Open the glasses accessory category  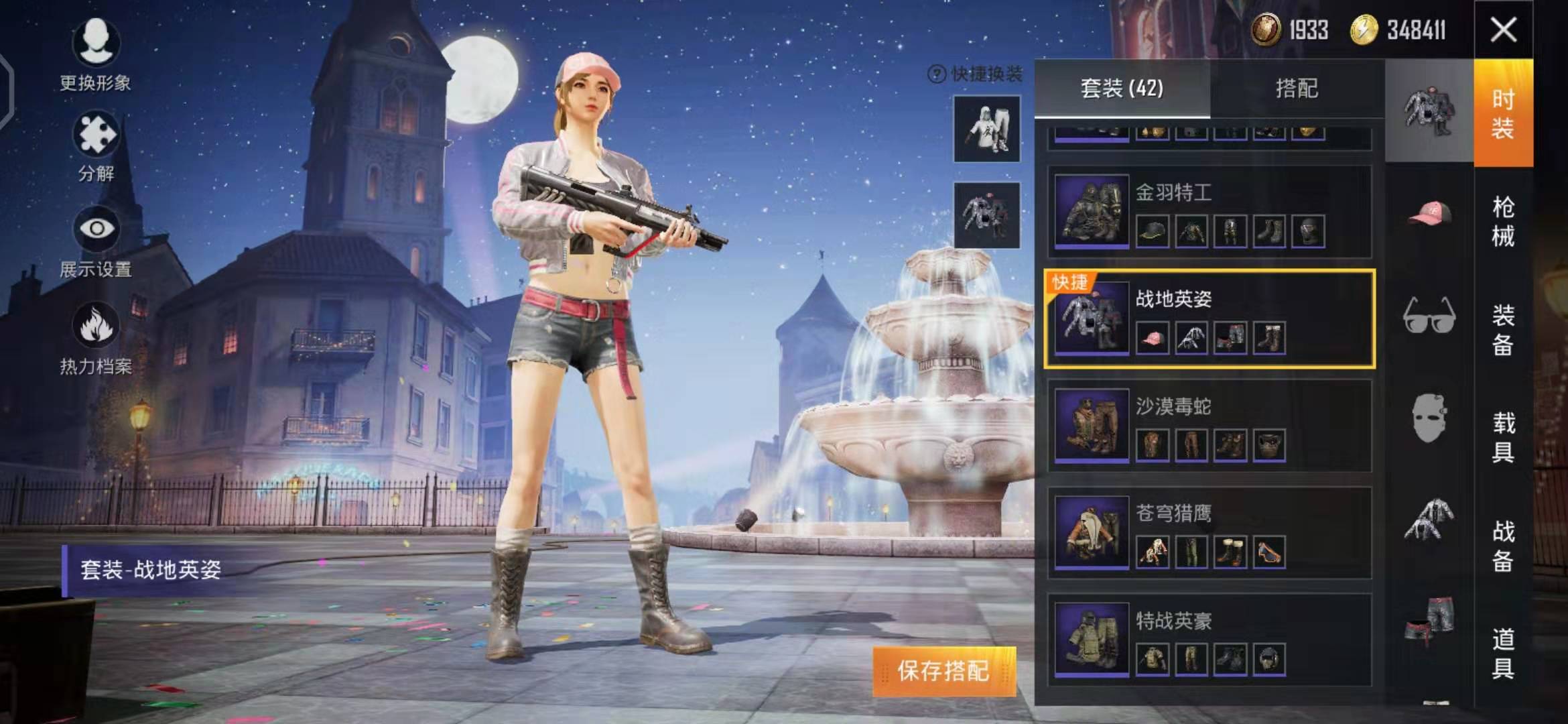click(x=1429, y=315)
